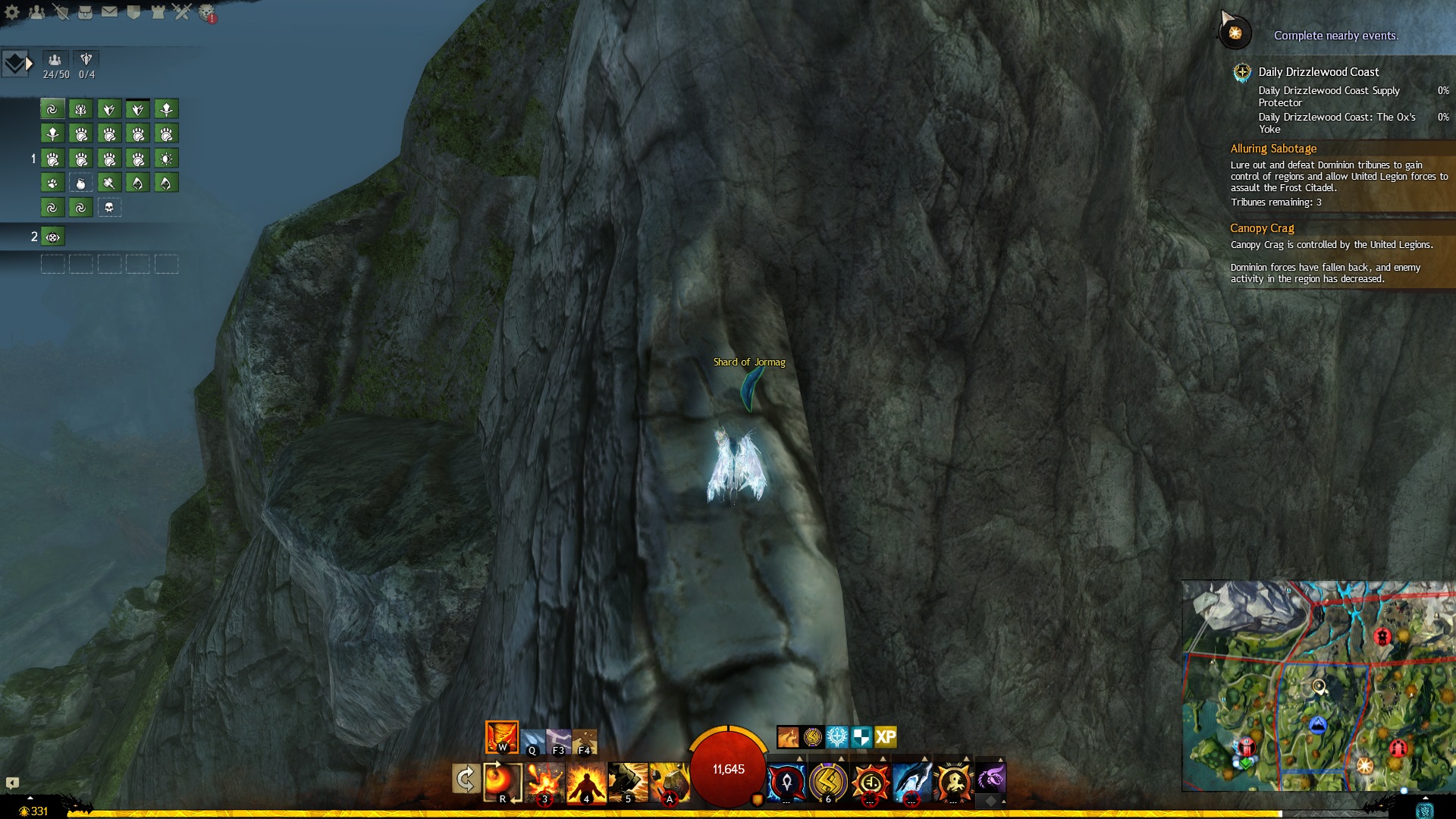Select the subgroup 2 squad member
The width and height of the screenshot is (1456, 819).
click(52, 237)
